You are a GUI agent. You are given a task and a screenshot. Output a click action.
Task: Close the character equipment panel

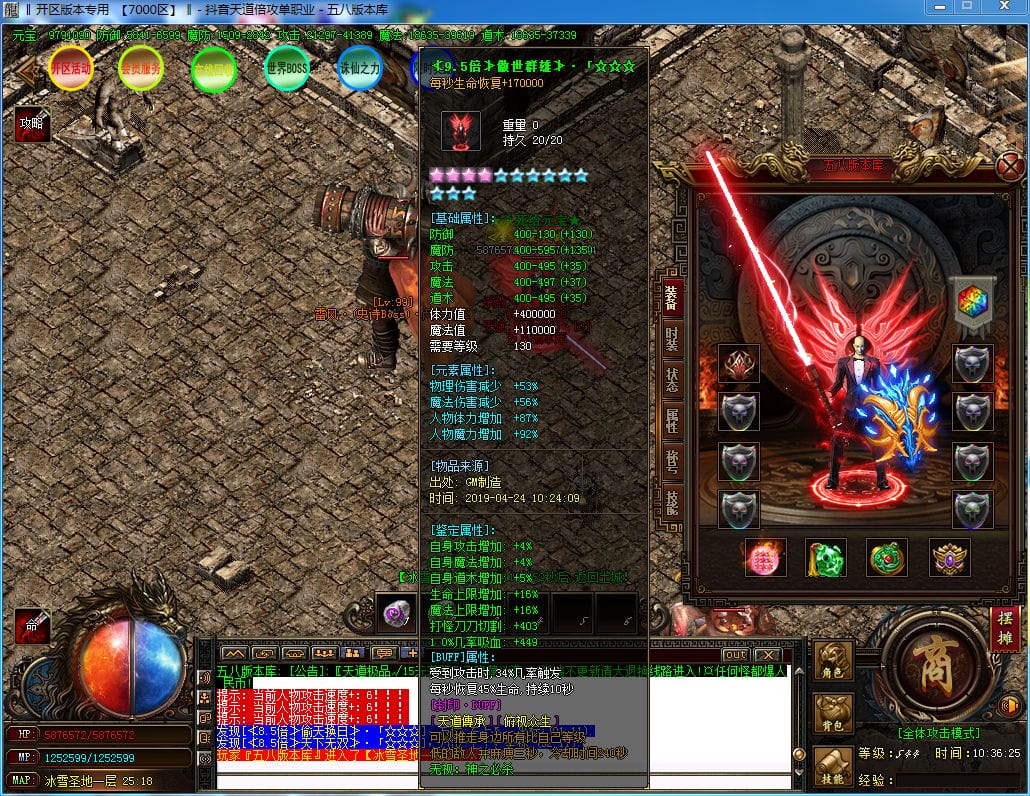[1009, 165]
